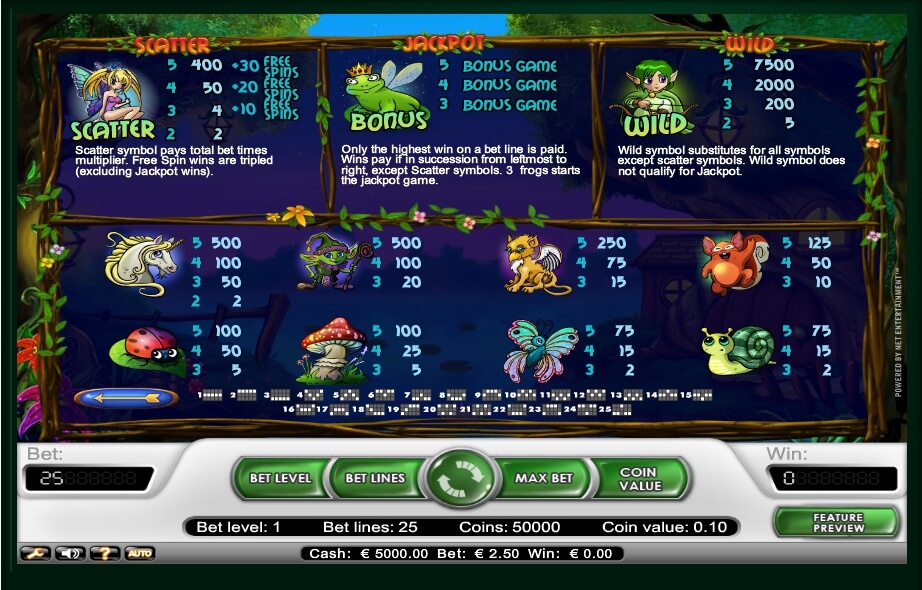Click the Bet Level button
The height and width of the screenshot is (590, 922).
pos(280,478)
